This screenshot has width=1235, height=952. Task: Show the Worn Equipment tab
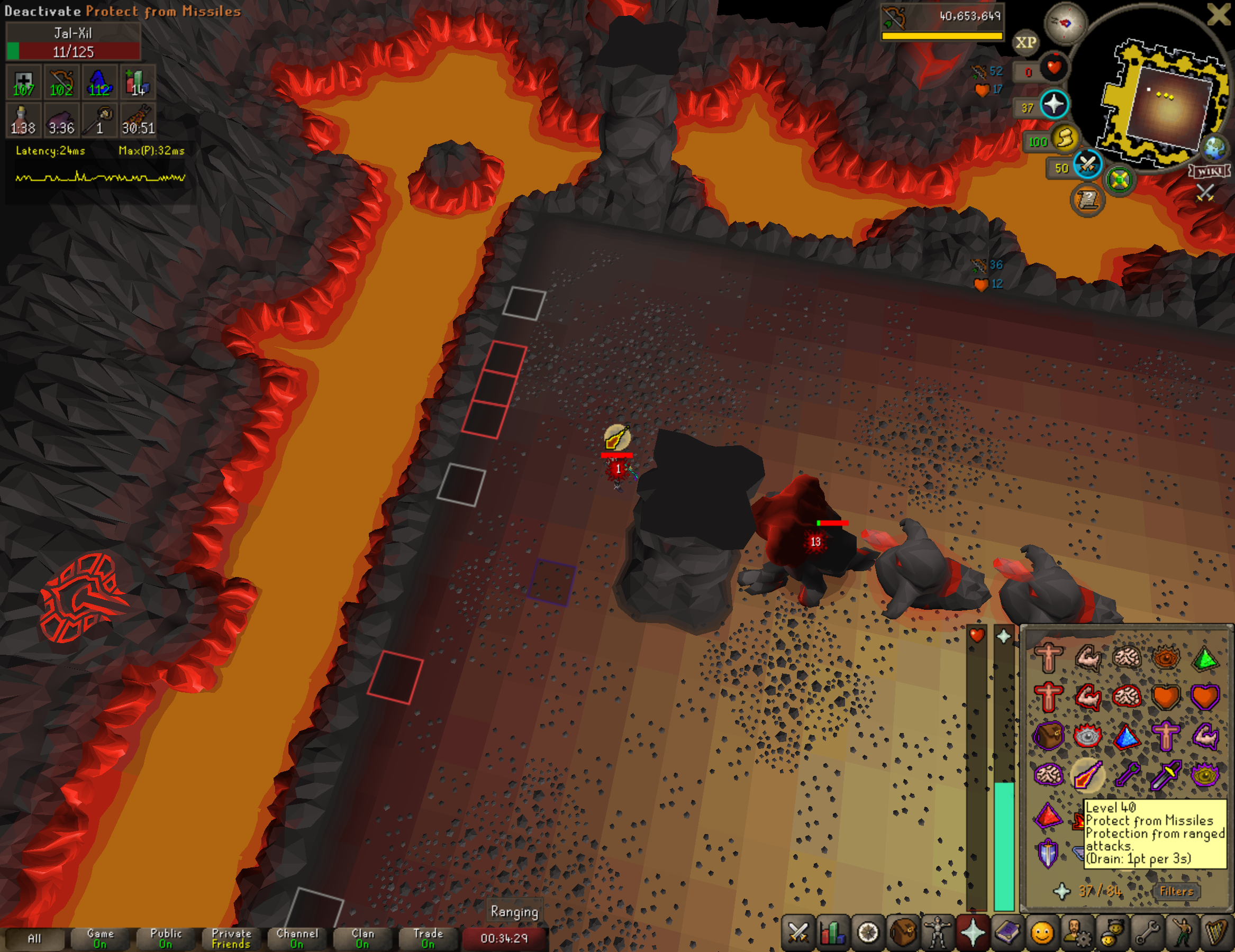coord(938,933)
